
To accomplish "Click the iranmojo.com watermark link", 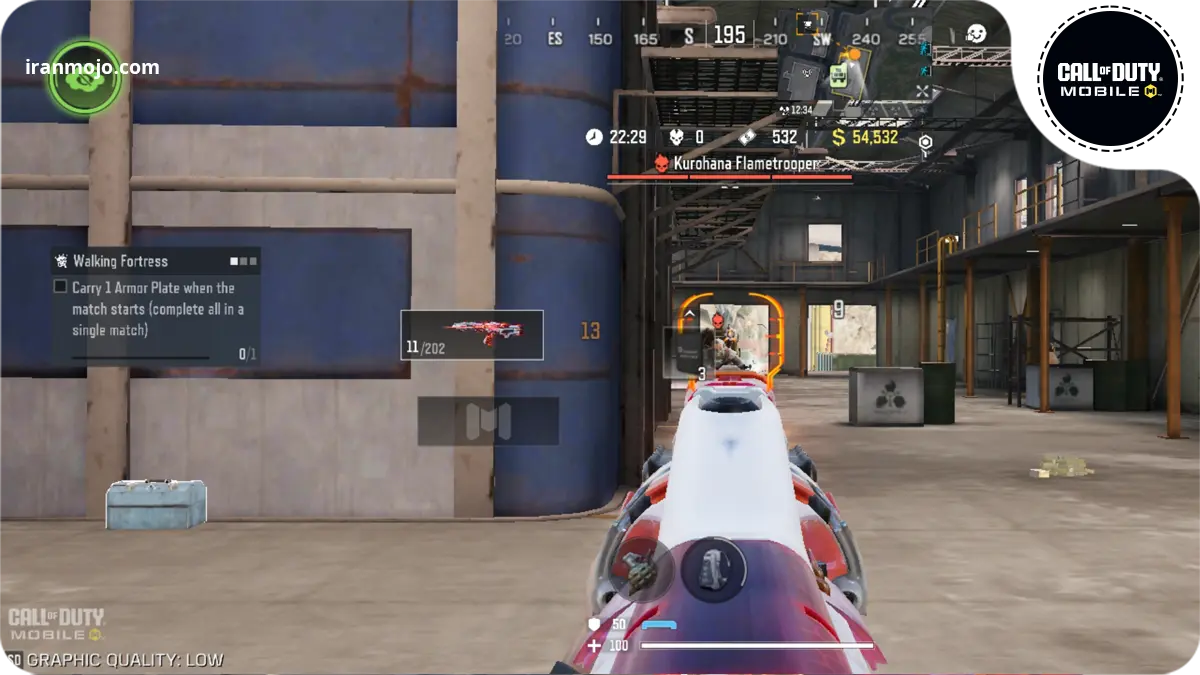I will pos(92,68).
